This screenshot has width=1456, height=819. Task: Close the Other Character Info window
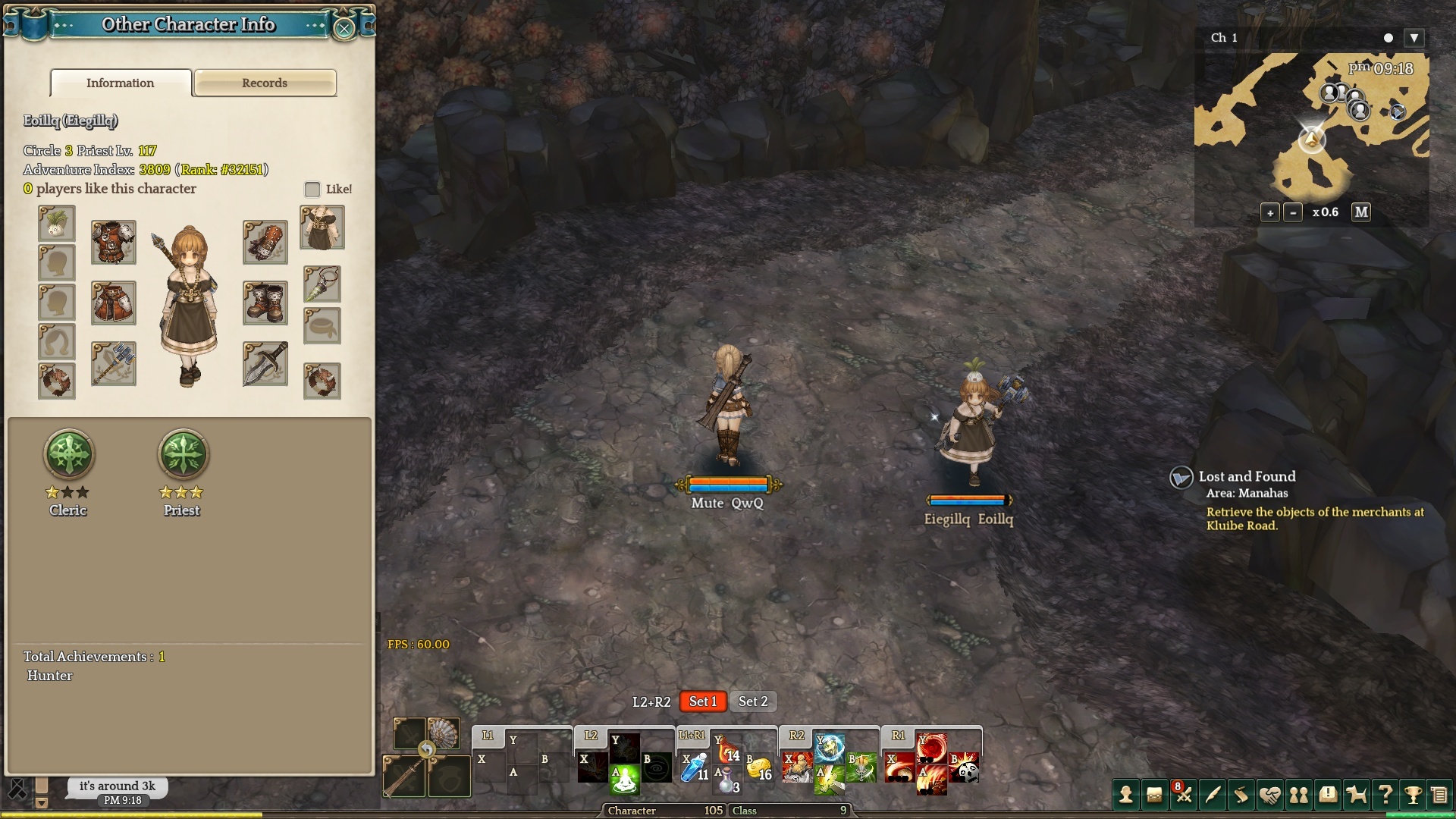click(x=344, y=29)
